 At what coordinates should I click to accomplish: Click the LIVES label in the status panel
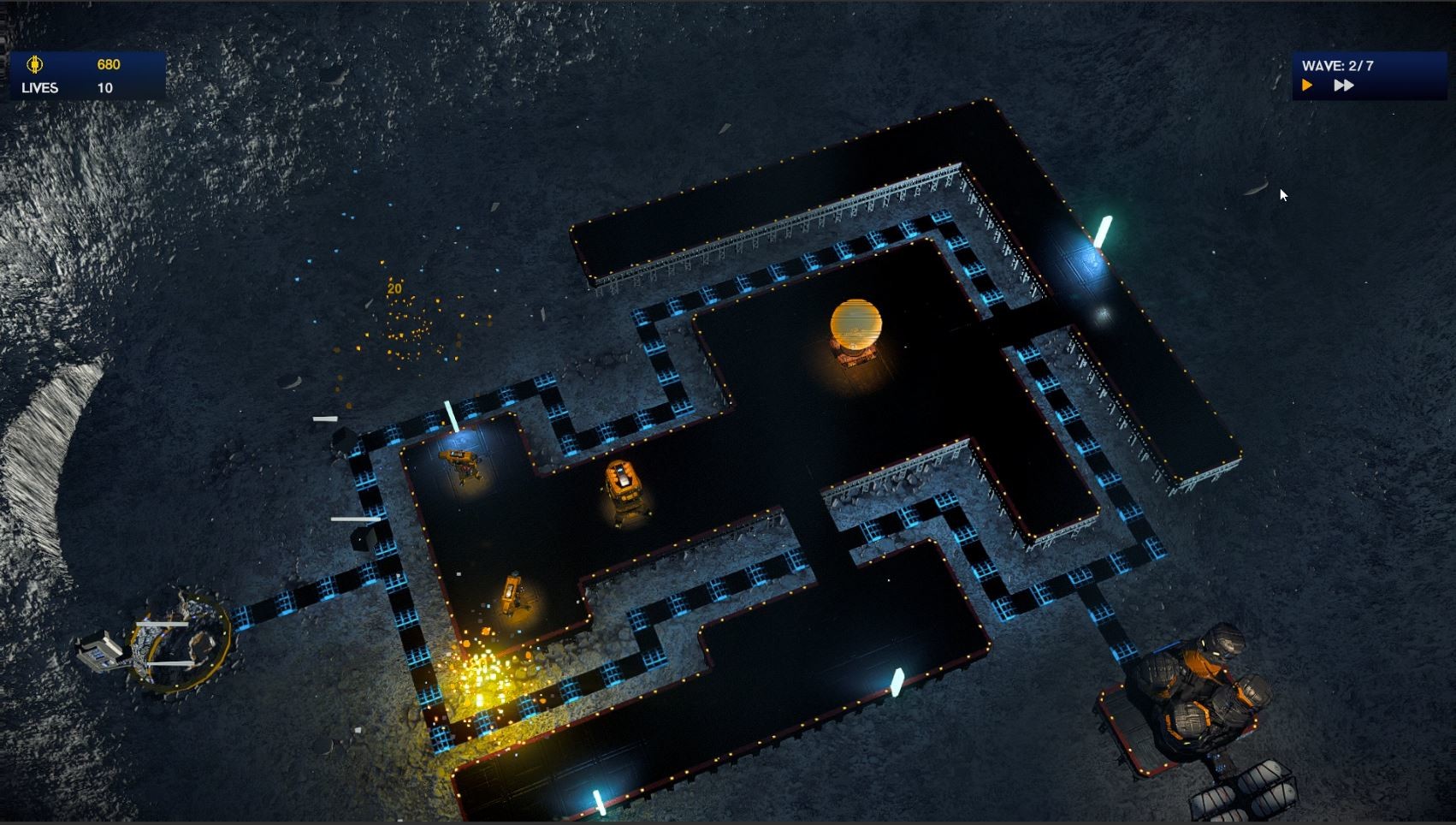38,86
